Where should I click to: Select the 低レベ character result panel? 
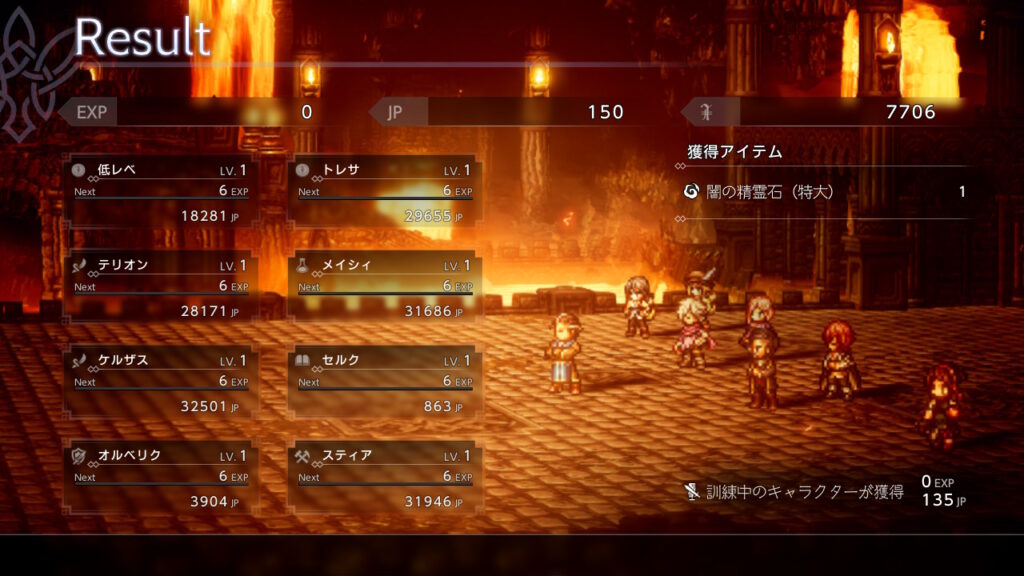[160, 192]
